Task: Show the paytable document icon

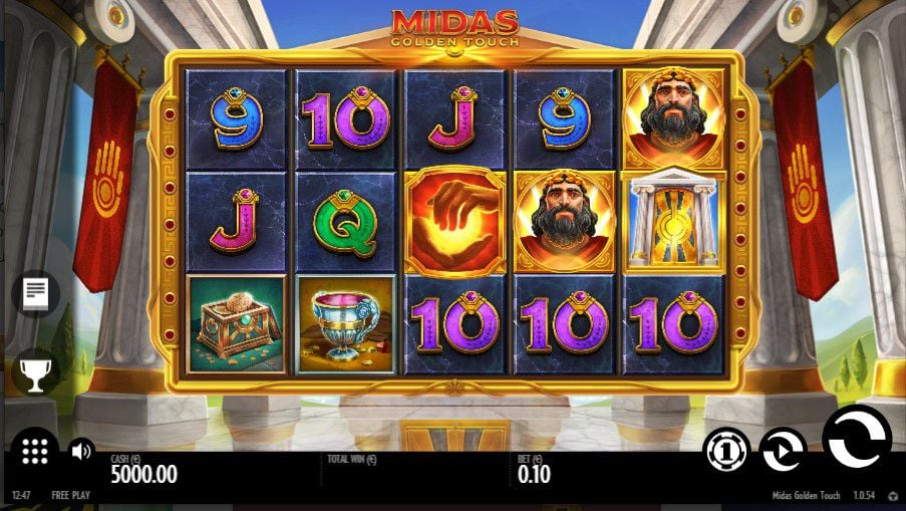Action: [x=35, y=293]
